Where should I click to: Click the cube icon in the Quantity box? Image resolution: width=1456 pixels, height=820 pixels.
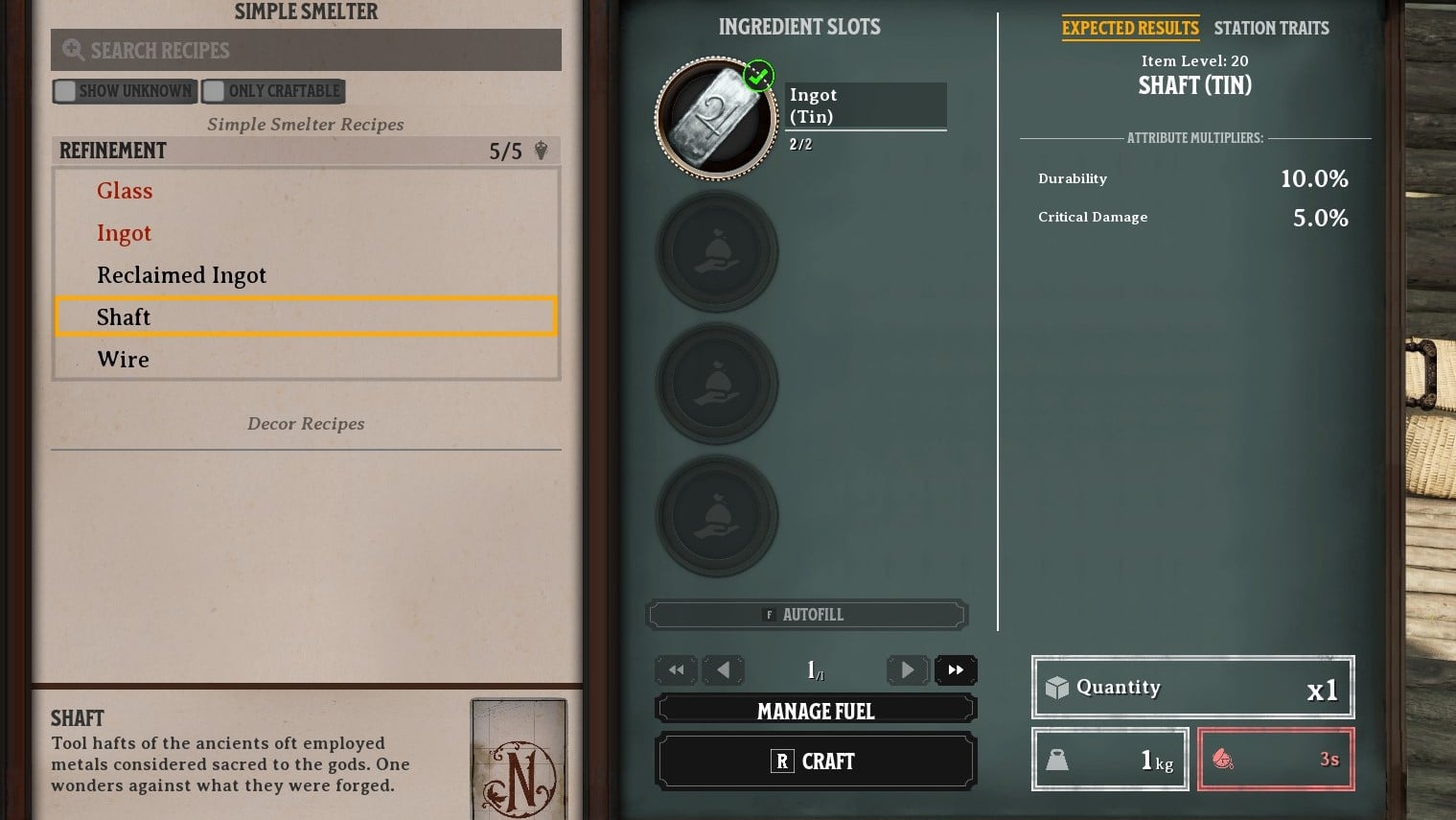coord(1056,687)
